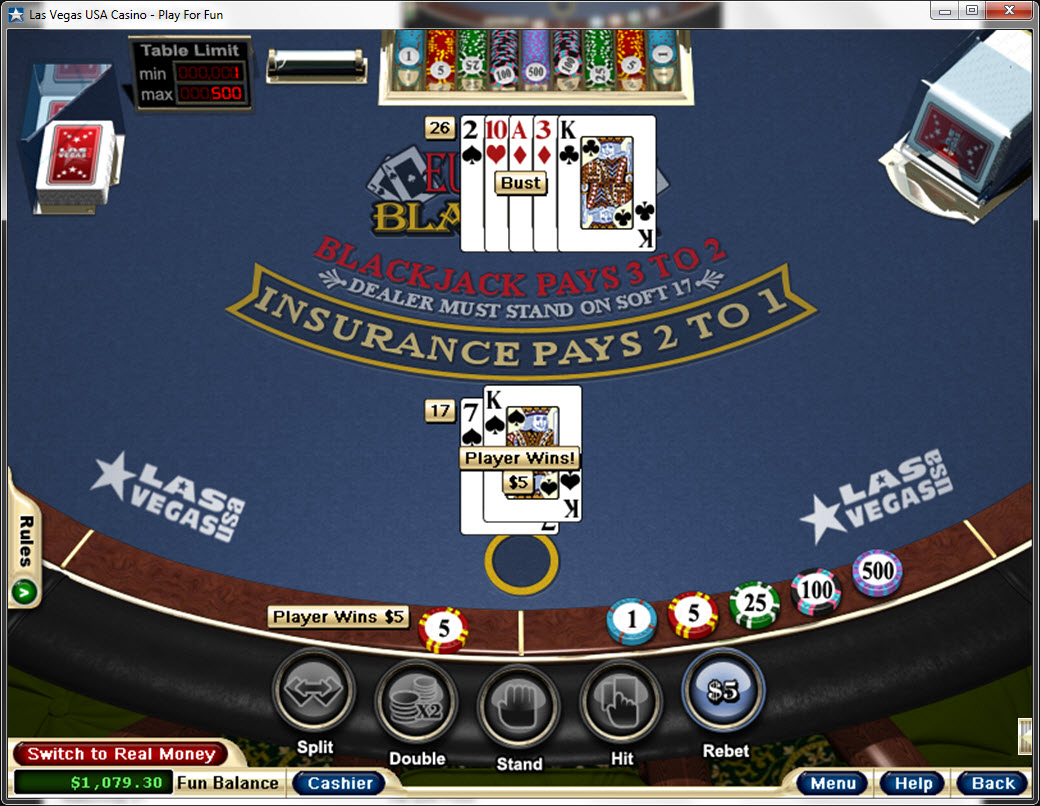Image resolution: width=1040 pixels, height=806 pixels.
Task: Open the Help page
Action: click(x=913, y=783)
